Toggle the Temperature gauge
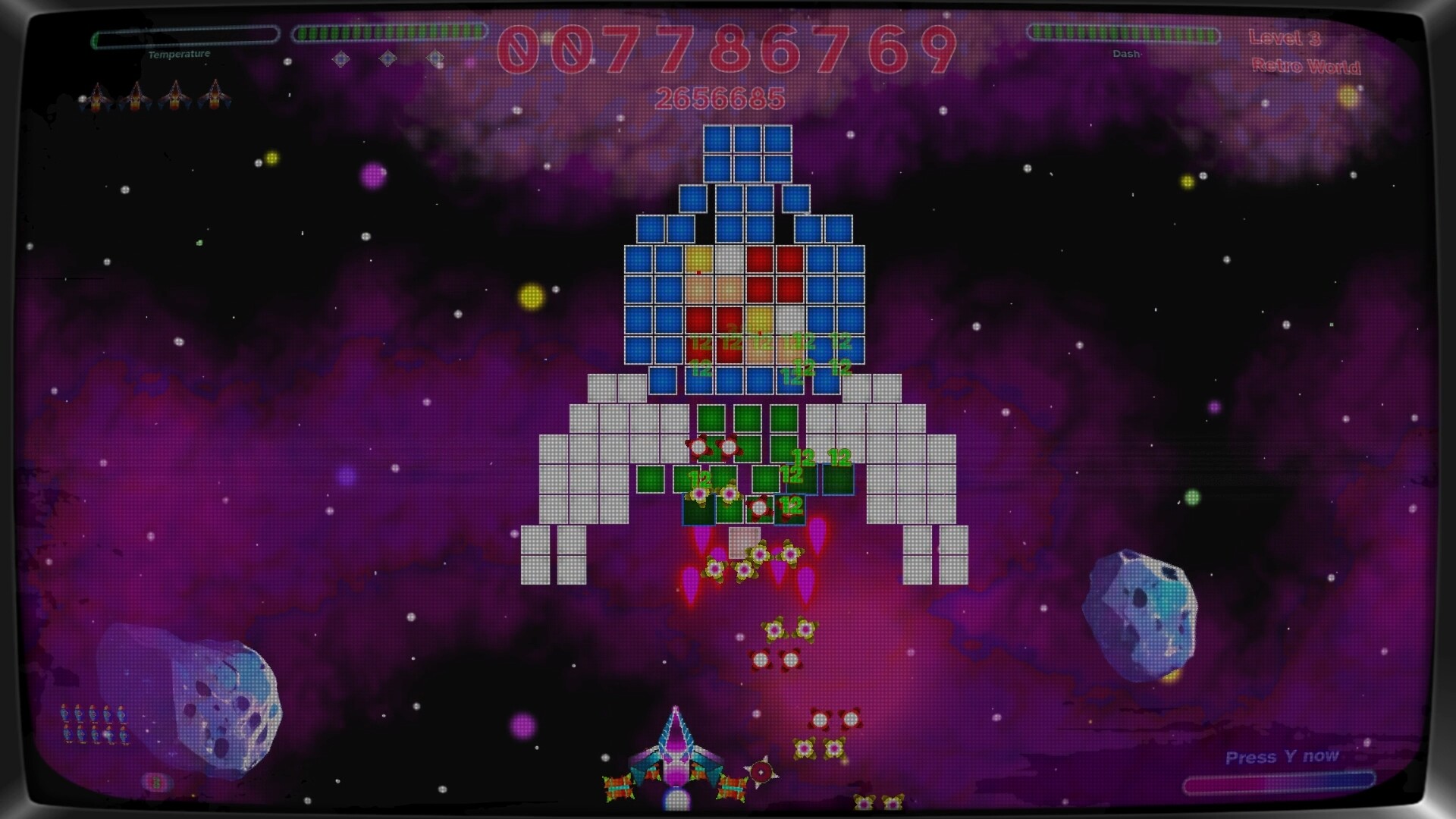This screenshot has height=819, width=1456. tap(182, 35)
